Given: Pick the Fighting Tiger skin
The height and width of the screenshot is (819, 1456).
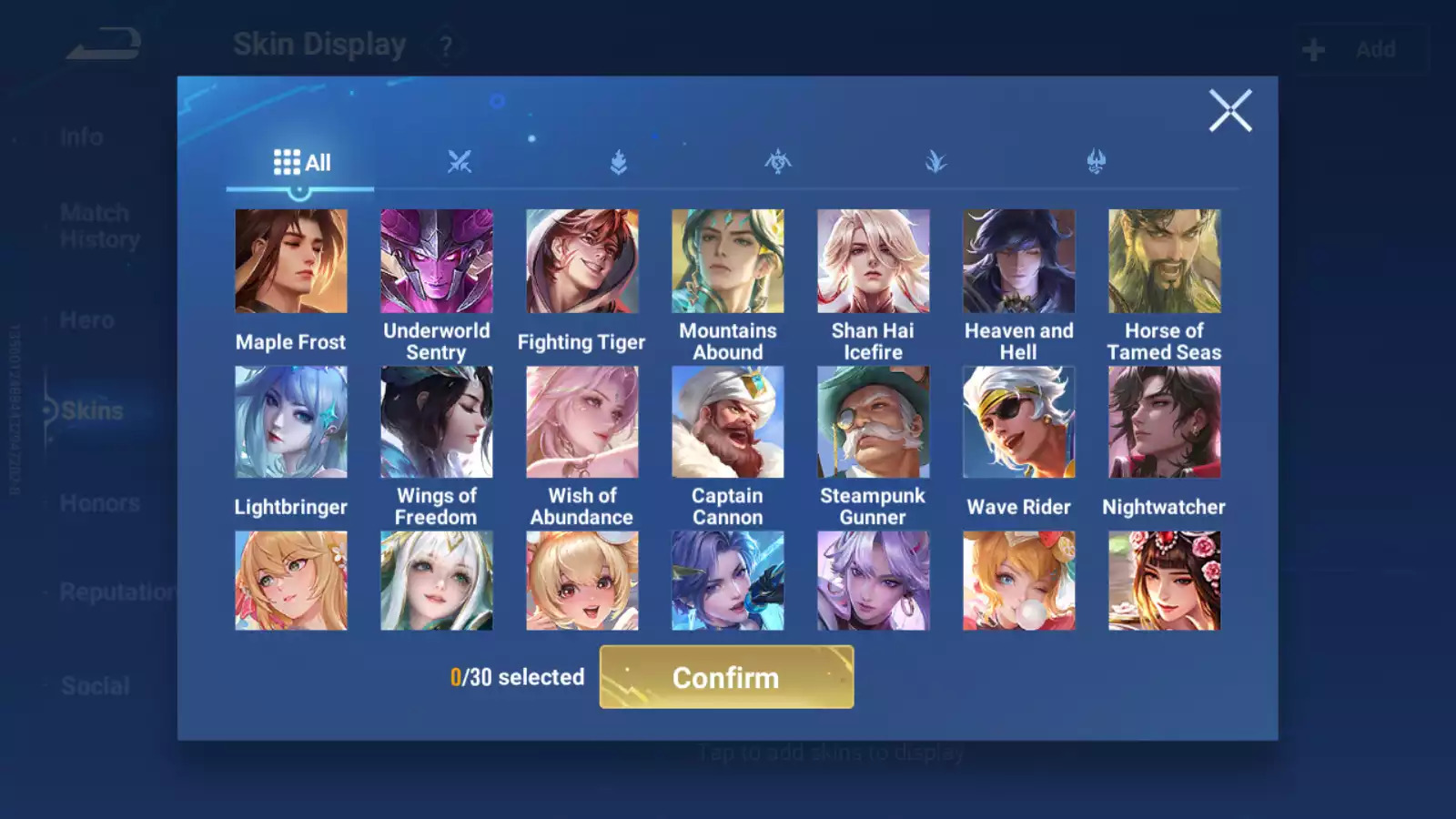Looking at the screenshot, I should 582,261.
